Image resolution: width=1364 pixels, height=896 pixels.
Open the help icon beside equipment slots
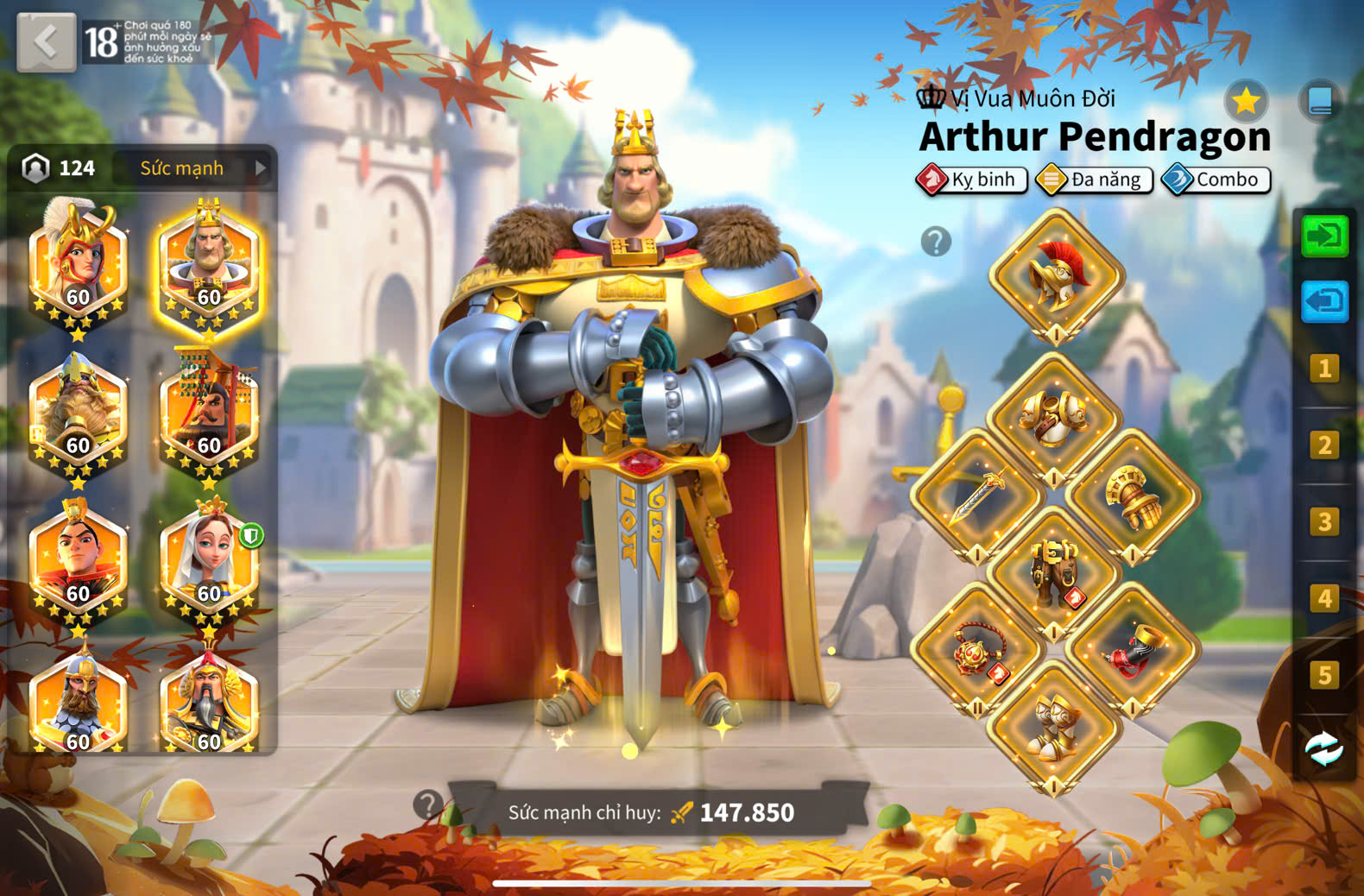pos(936,242)
